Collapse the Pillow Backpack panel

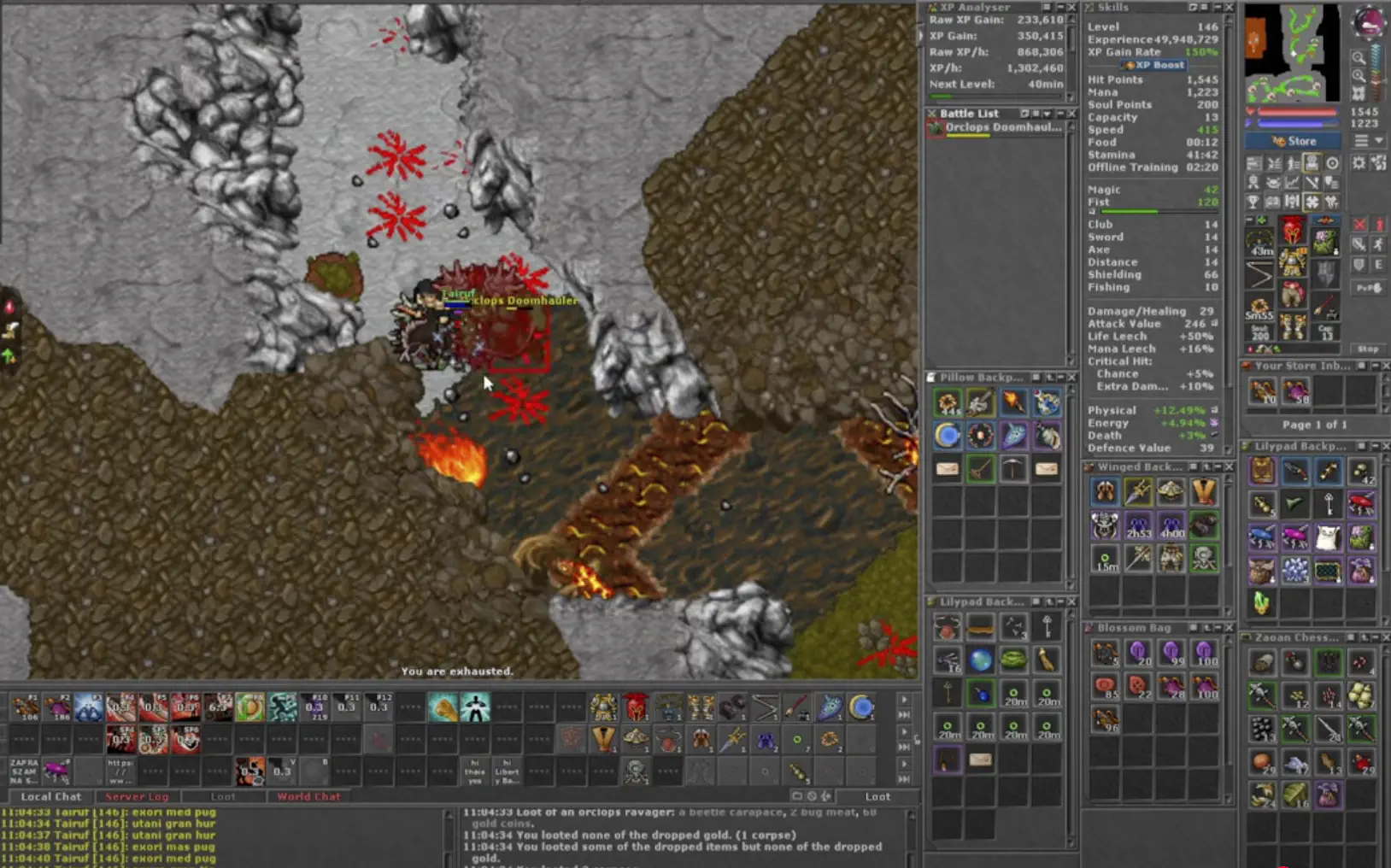click(x=1060, y=377)
